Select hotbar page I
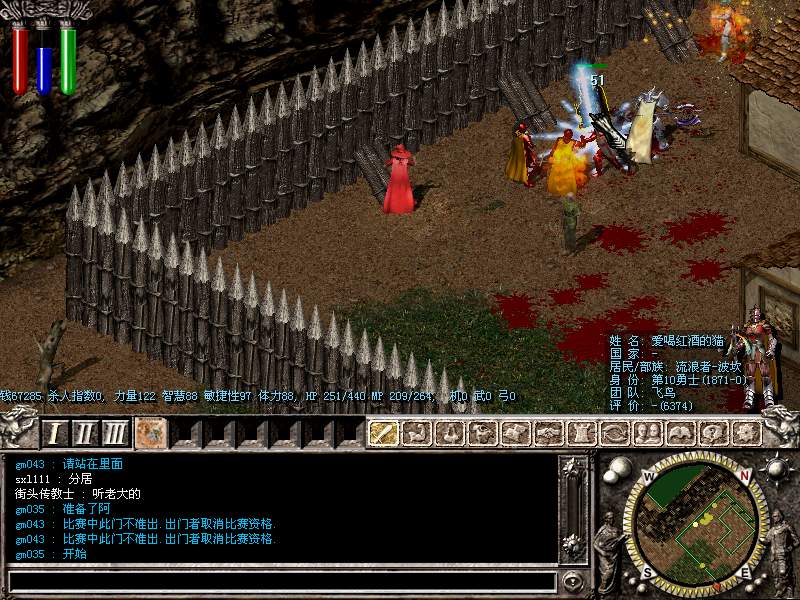Viewport: 800px width, 600px height. tap(56, 433)
